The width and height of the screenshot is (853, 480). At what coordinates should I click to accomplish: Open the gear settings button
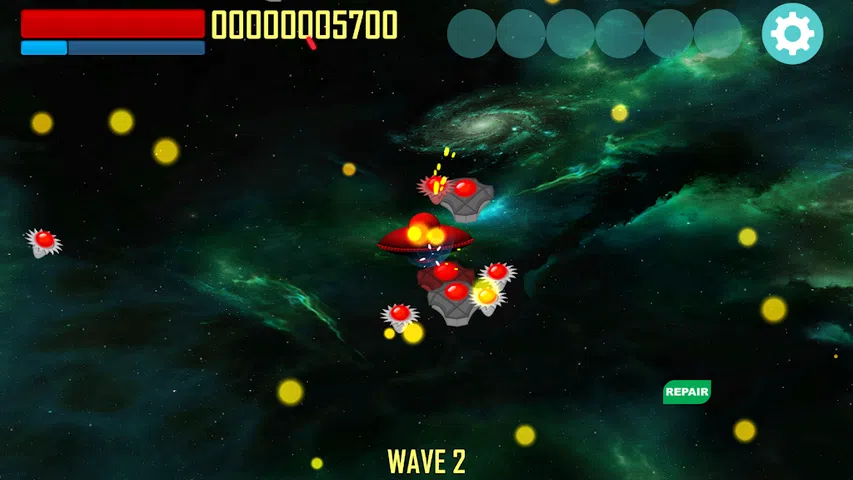[792, 34]
